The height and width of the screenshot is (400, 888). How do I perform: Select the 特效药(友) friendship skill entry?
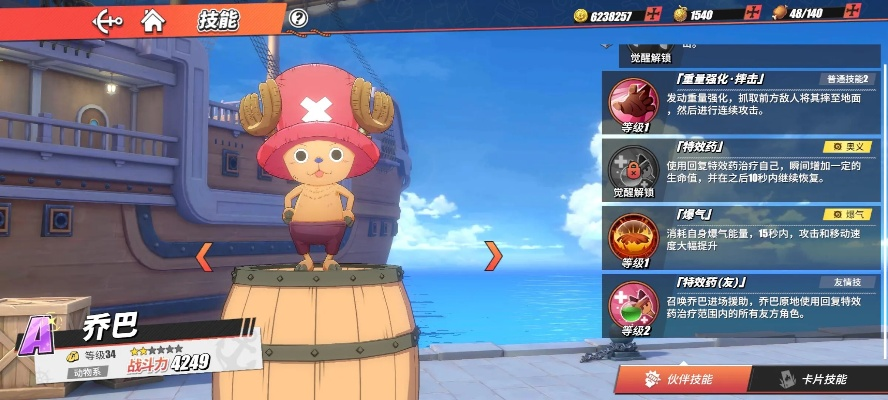coord(742,306)
